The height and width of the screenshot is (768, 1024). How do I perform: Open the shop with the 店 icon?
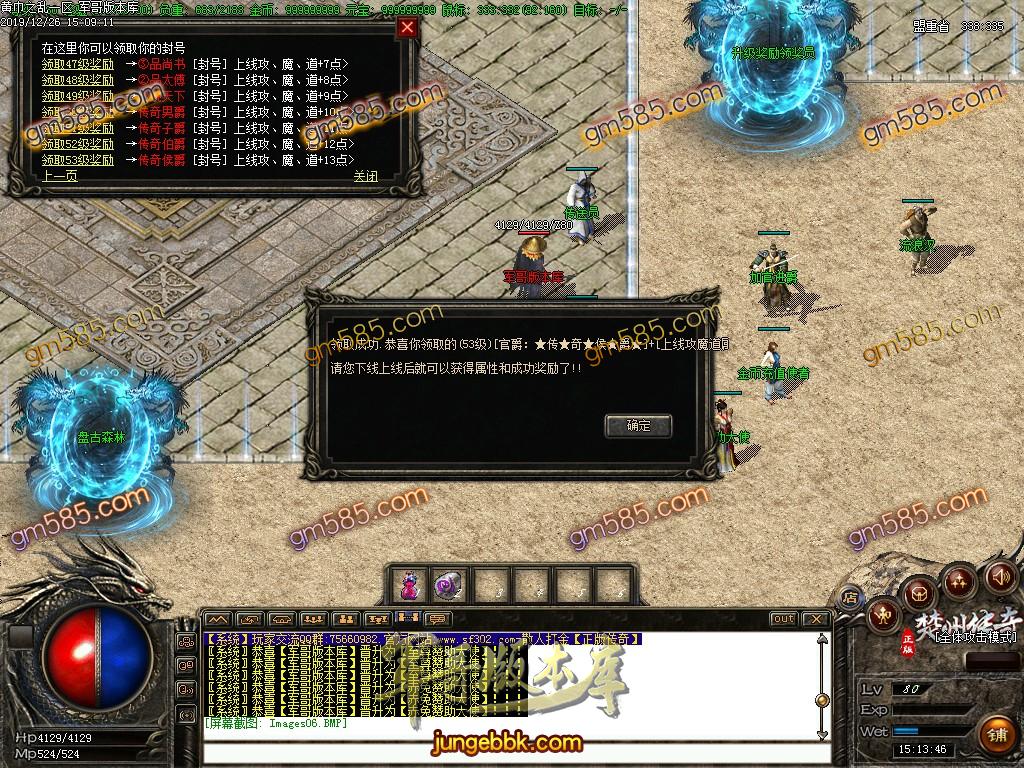point(851,598)
